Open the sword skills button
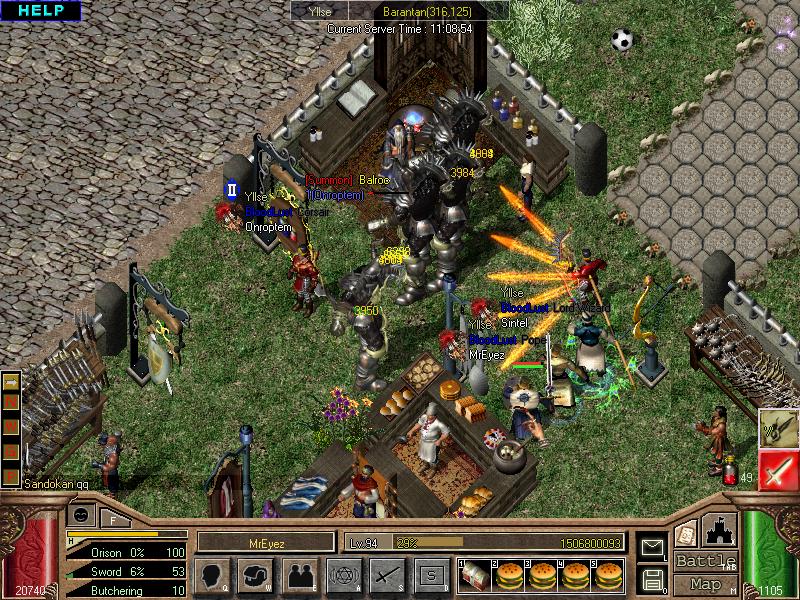 click(x=386, y=575)
